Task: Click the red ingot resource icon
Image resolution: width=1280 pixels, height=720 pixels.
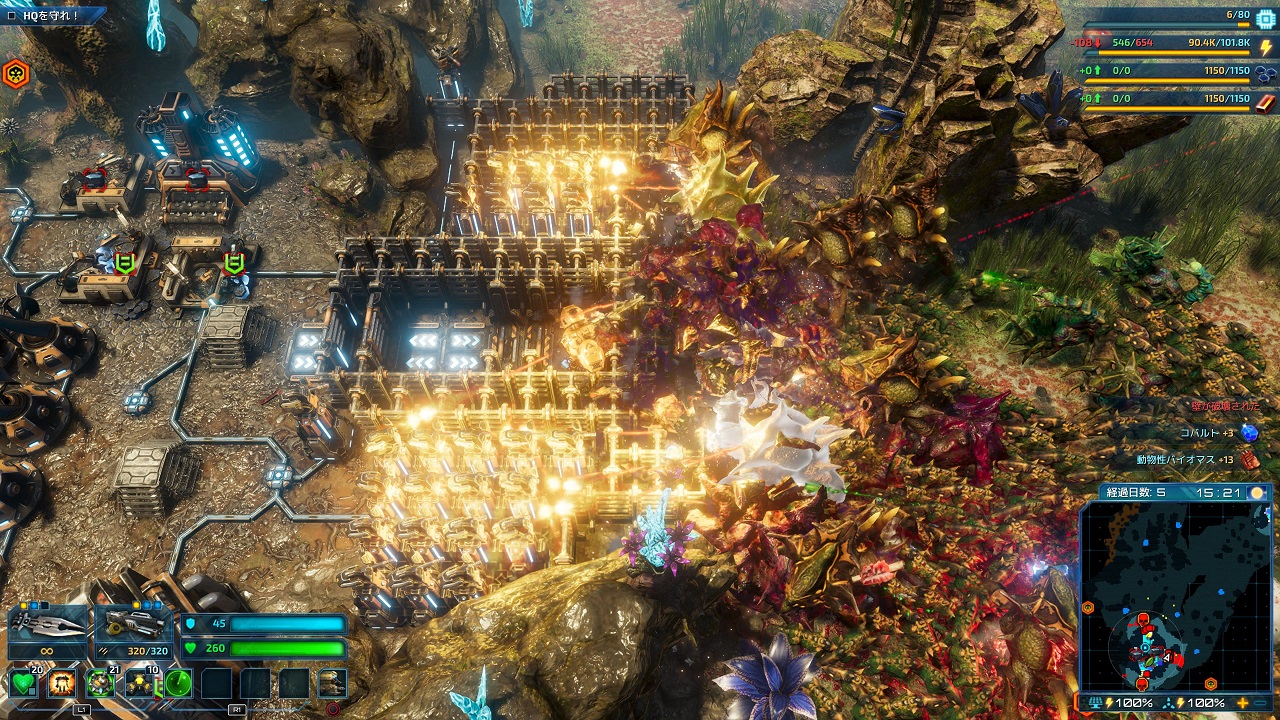Action: click(1265, 99)
